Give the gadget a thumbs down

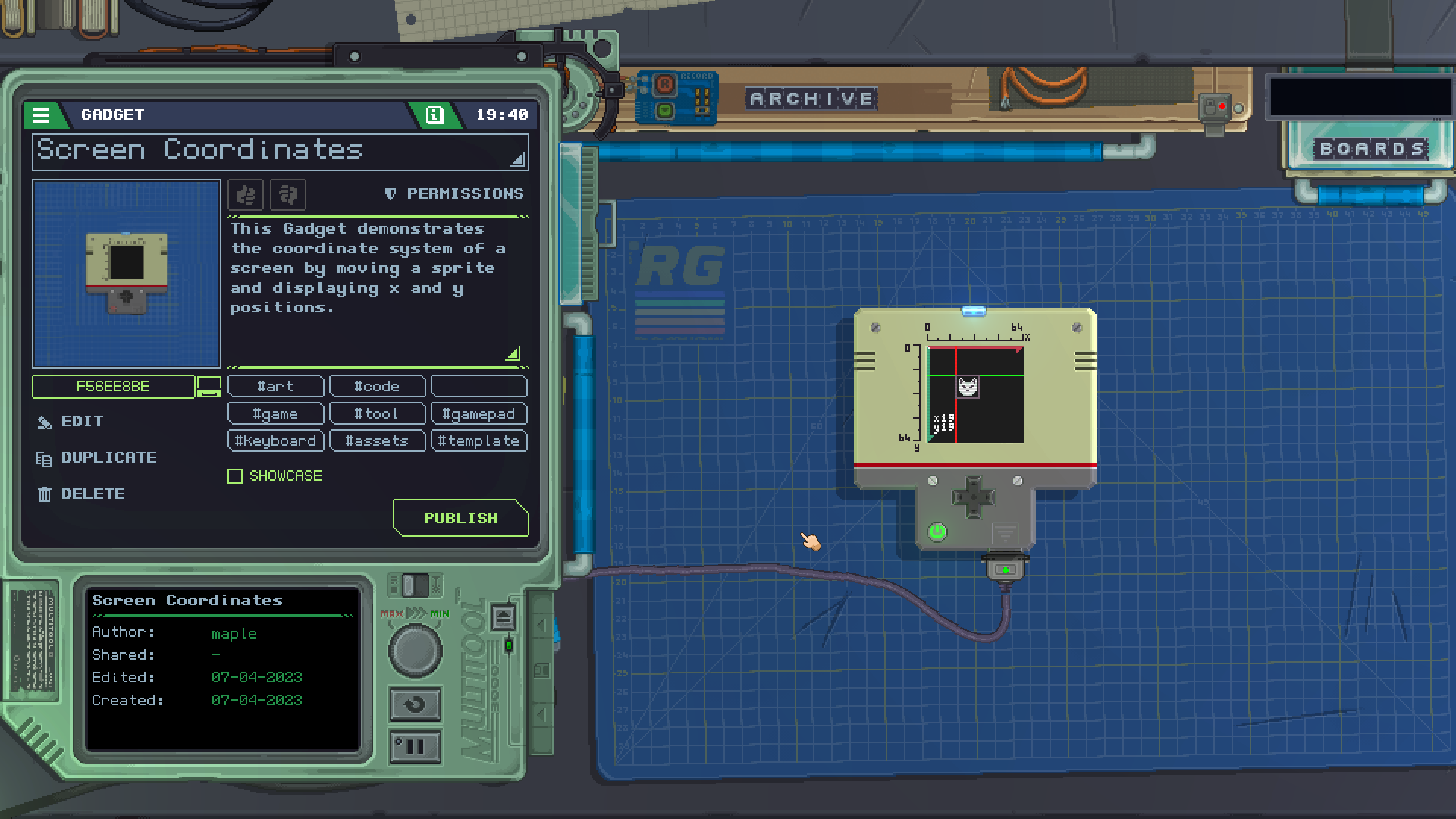pos(288,195)
